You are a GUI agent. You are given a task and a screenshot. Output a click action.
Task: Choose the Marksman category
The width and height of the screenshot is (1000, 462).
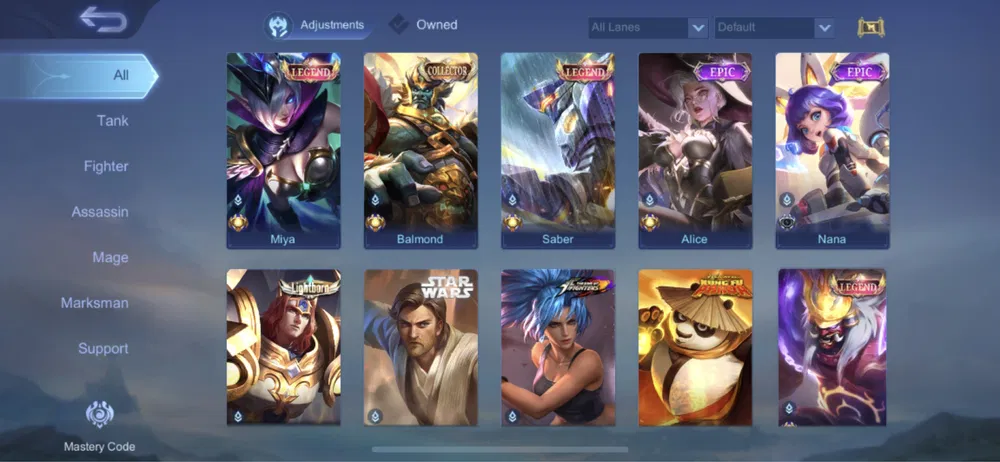(x=95, y=303)
